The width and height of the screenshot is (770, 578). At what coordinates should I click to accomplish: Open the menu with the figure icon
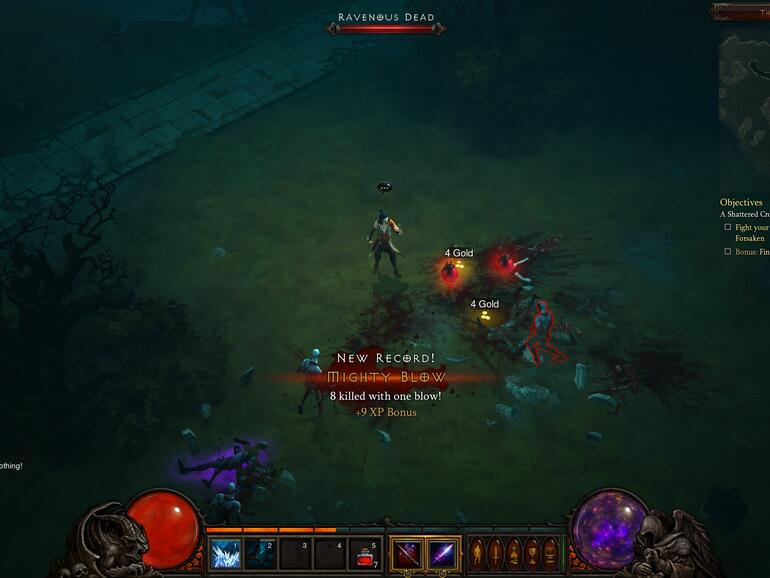pyautogui.click(x=478, y=553)
